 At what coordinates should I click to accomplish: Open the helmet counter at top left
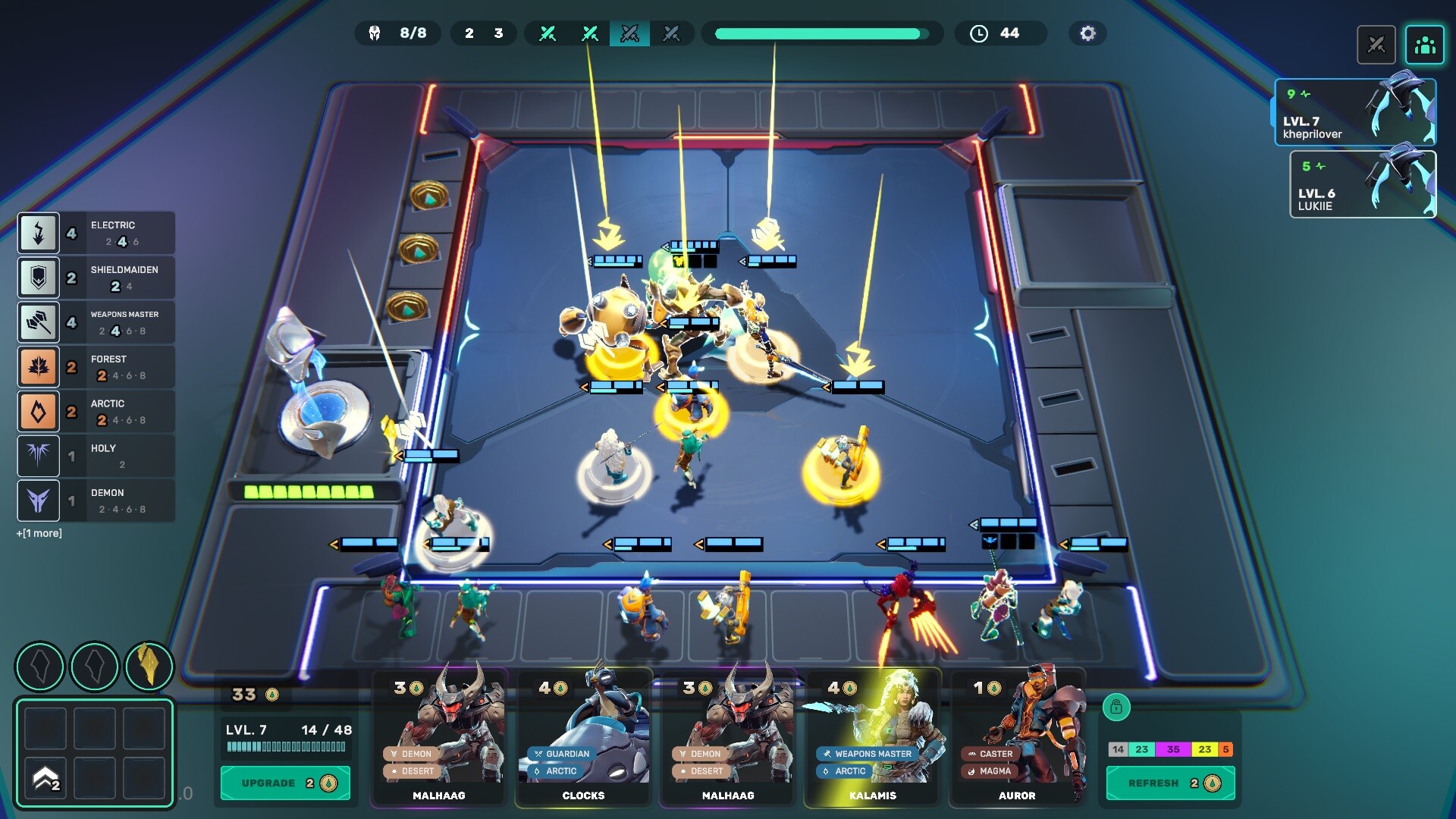click(x=398, y=33)
